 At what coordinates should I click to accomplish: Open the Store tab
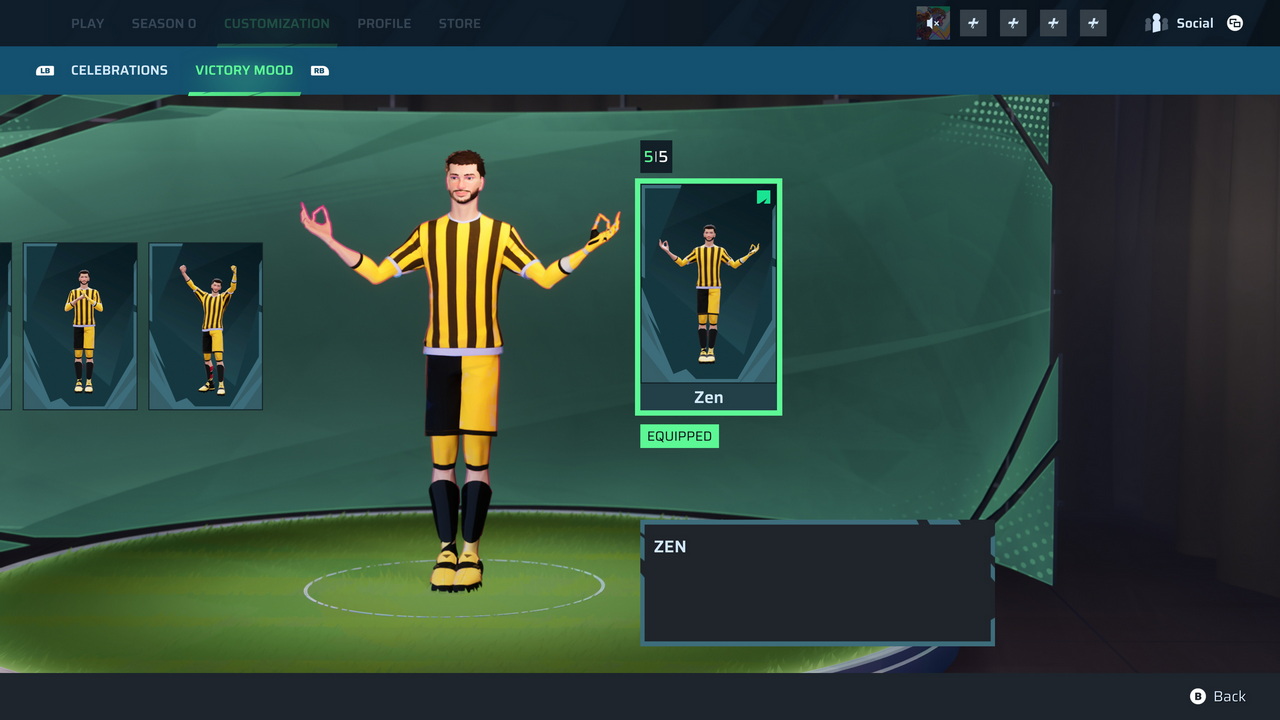pos(459,23)
